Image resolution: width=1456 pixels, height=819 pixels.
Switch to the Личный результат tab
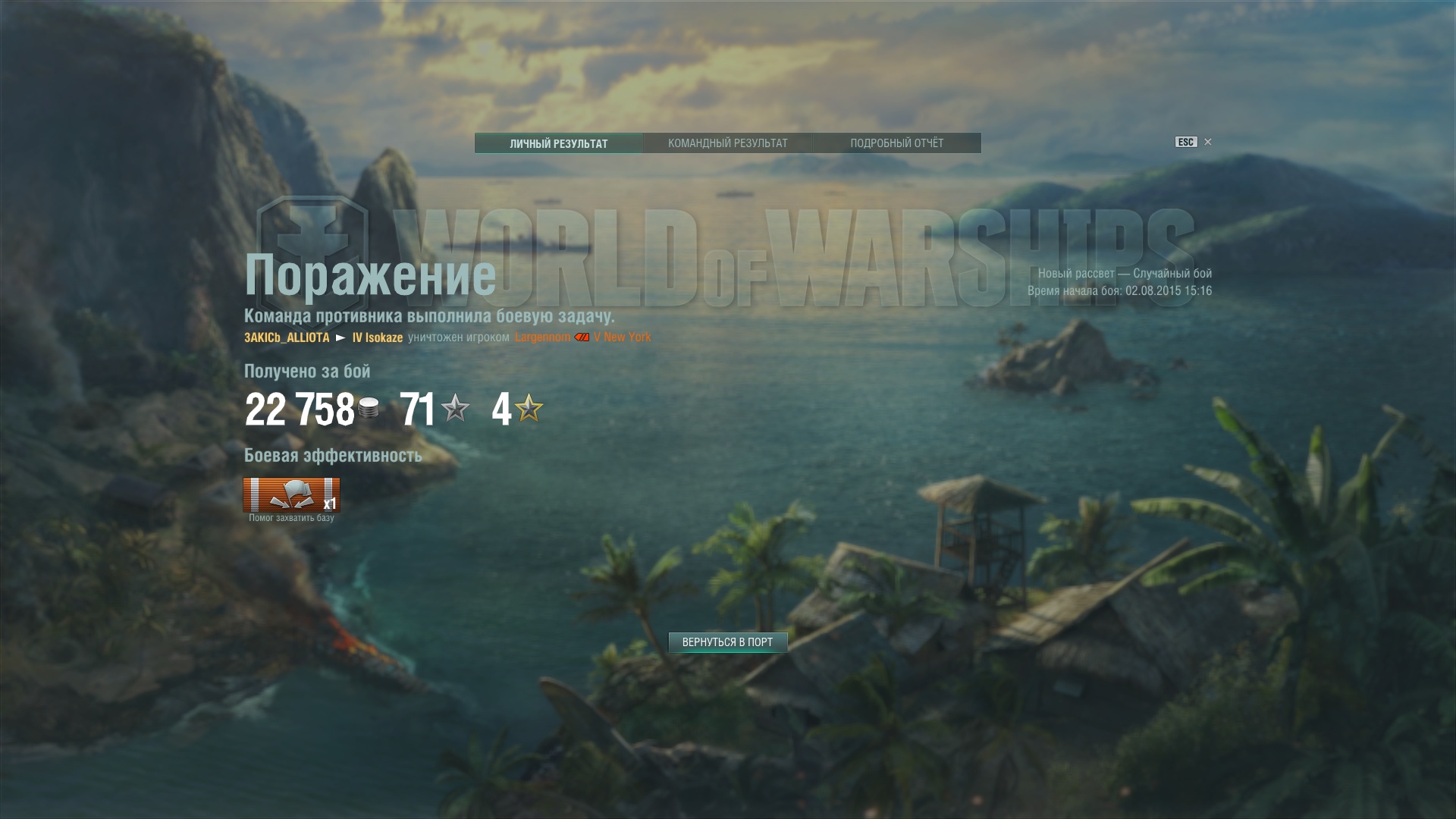tap(559, 143)
